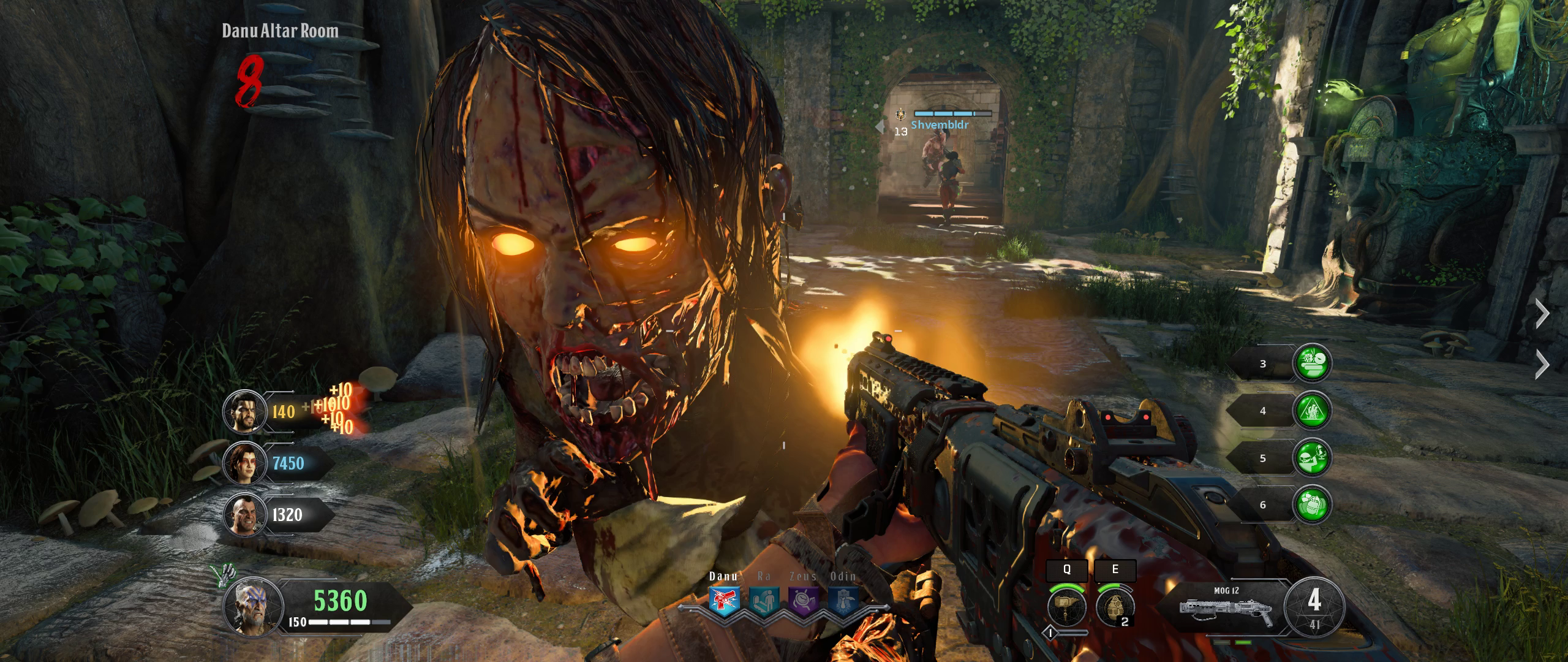Click the teal Ra perk icon
Viewport: 1568px width, 662px height.
(x=763, y=600)
